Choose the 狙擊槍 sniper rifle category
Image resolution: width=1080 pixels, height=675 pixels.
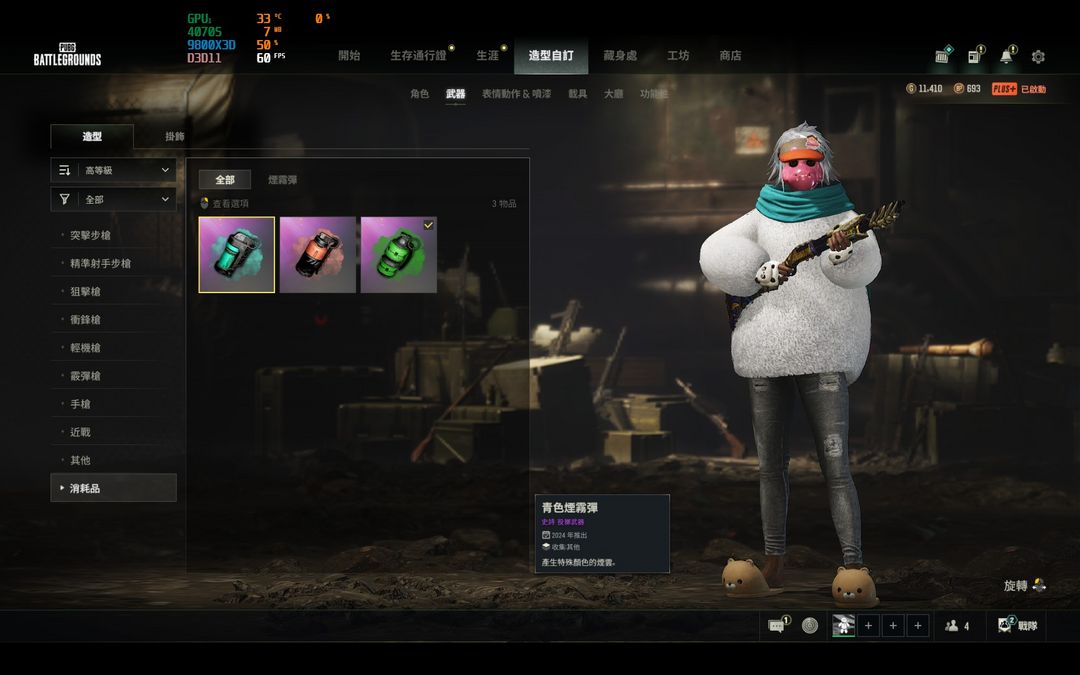(x=85, y=292)
